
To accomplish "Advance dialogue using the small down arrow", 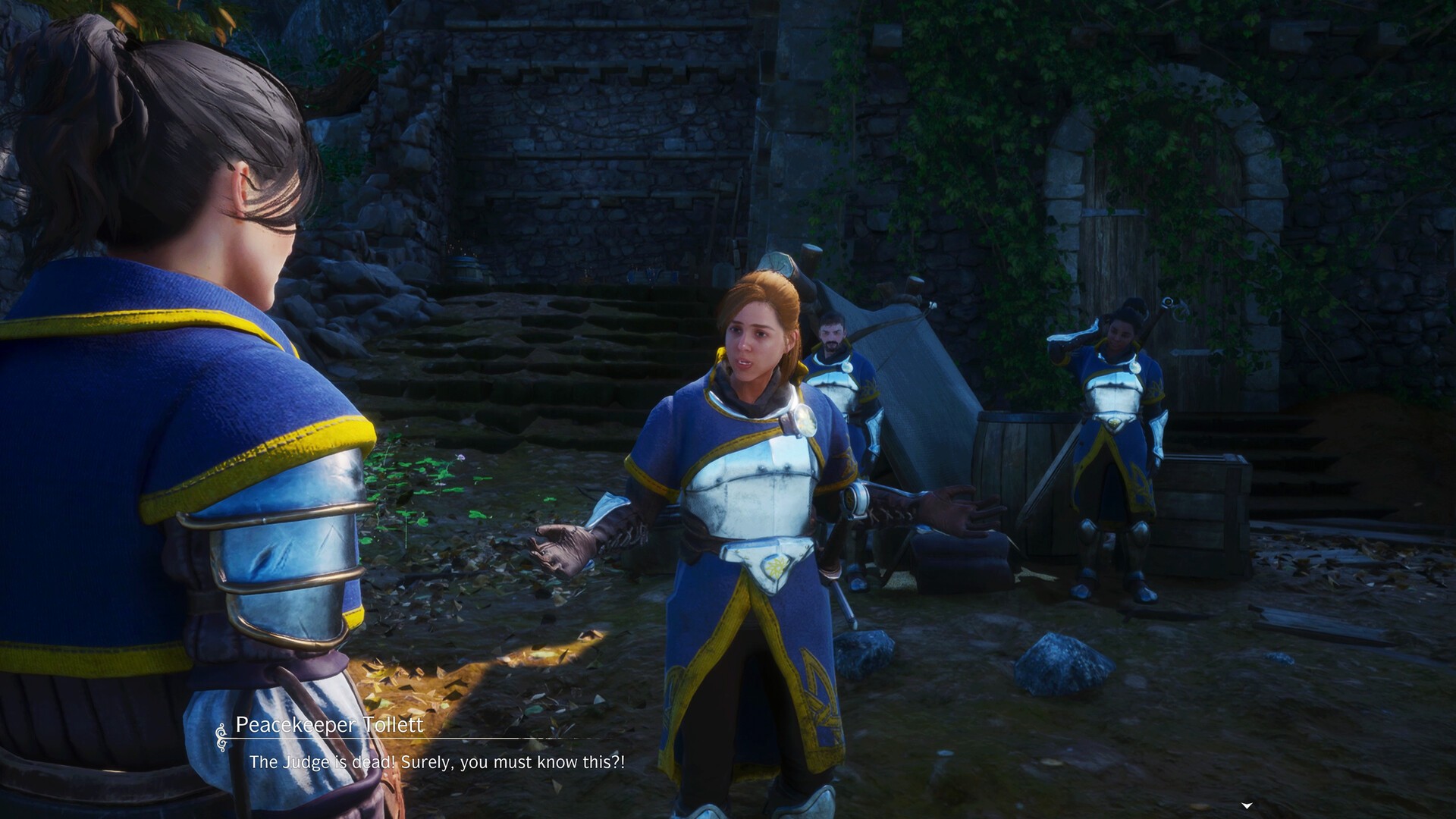I will pyautogui.click(x=1247, y=805).
